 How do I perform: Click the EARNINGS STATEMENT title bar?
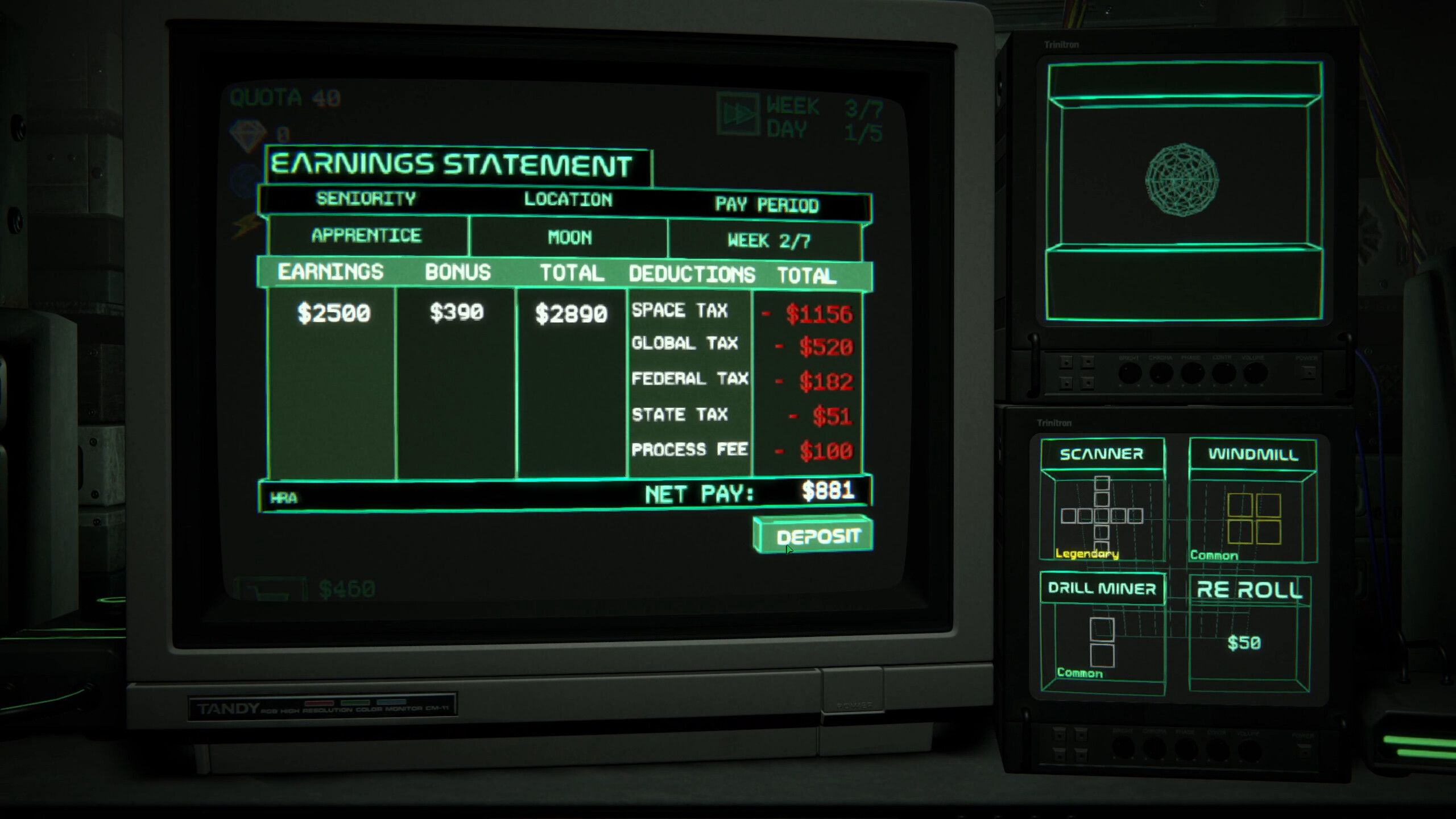tap(452, 164)
